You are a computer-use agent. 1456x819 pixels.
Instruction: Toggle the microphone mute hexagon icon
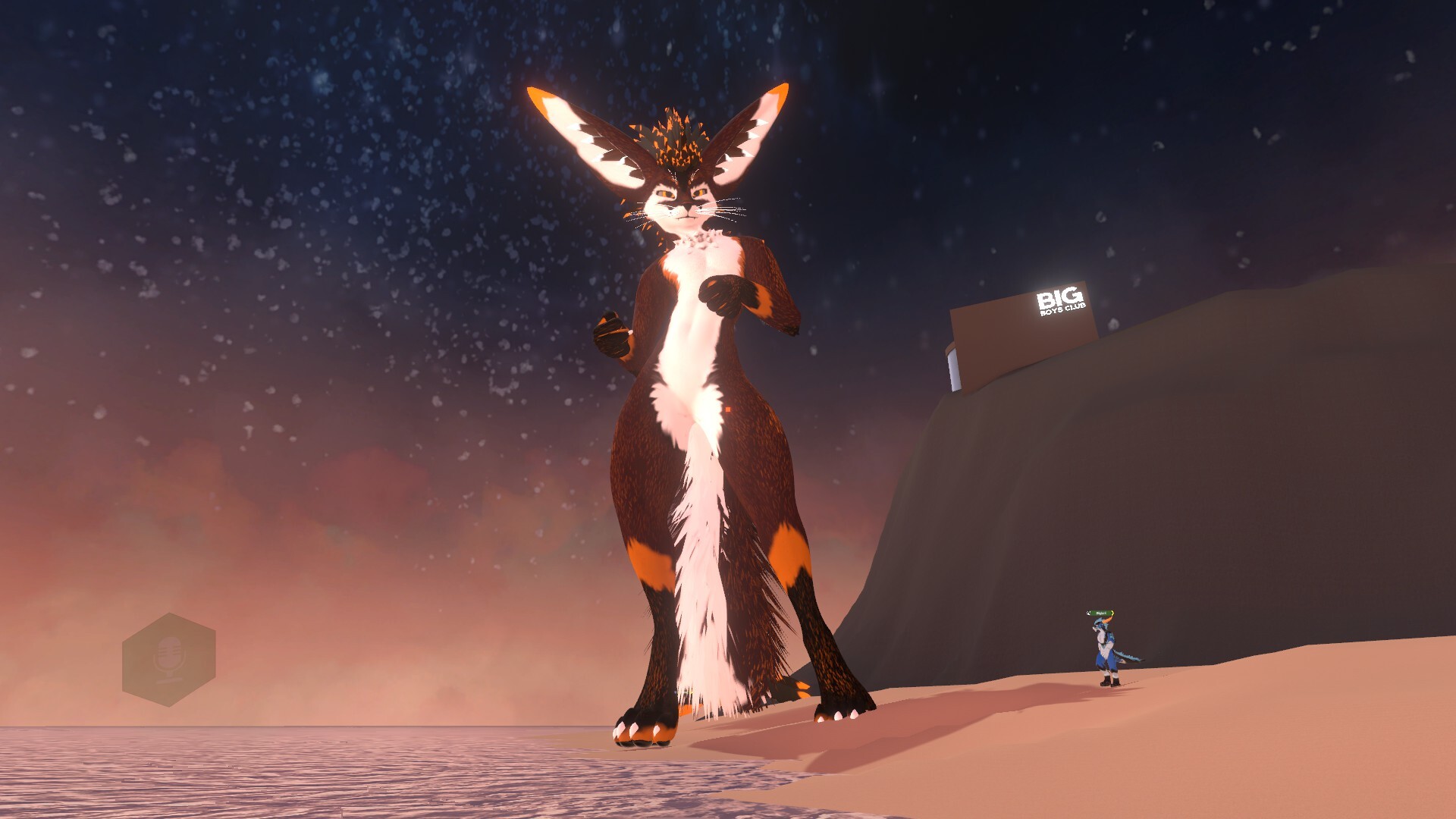168,659
